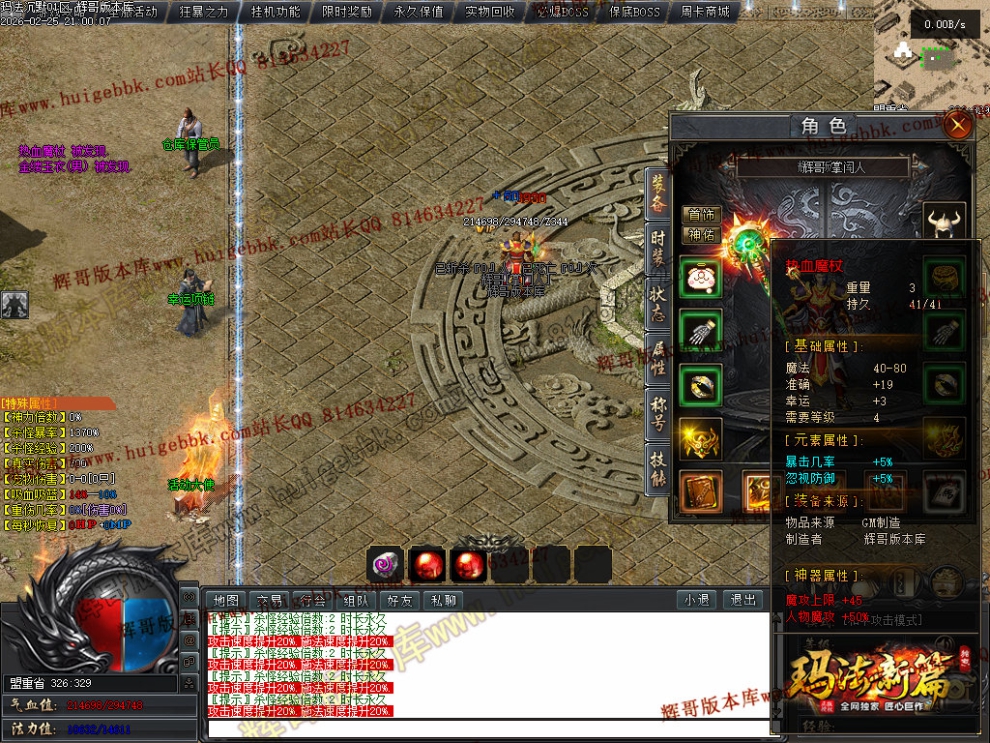Click the 神佑 button
This screenshot has width=990, height=743.
pyautogui.click(x=700, y=235)
